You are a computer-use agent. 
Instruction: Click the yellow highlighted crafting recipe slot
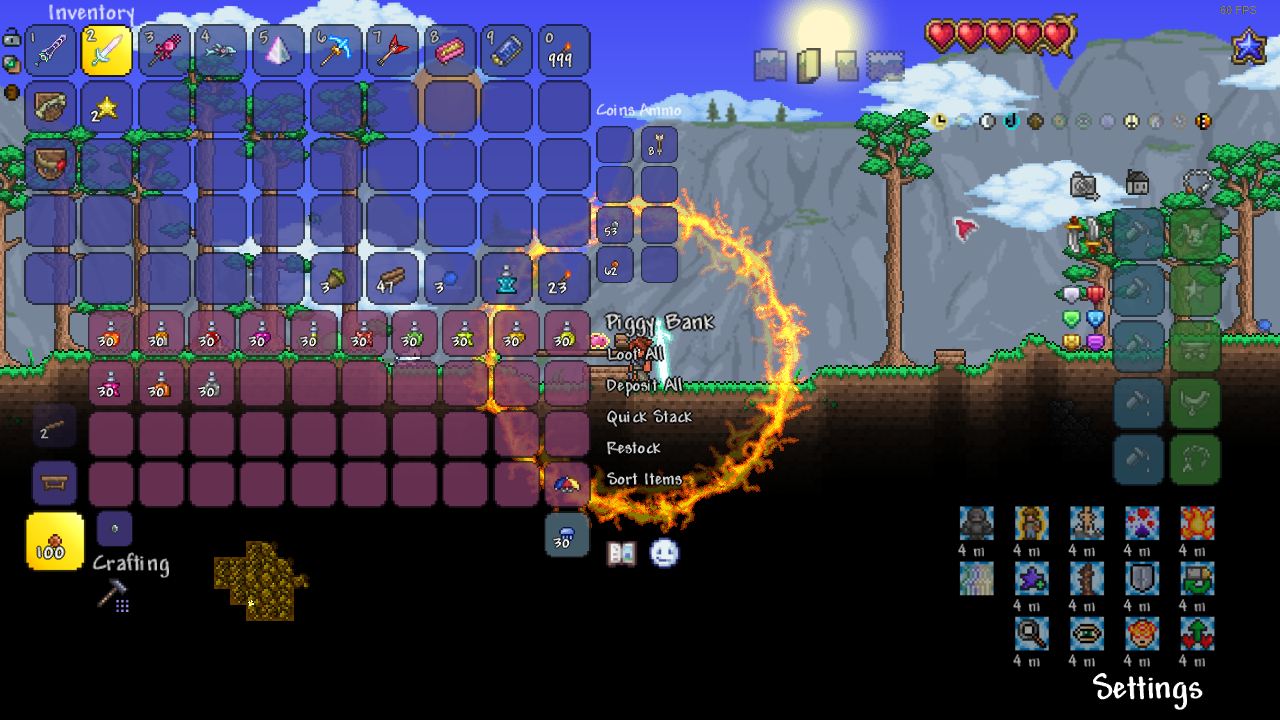click(x=54, y=541)
